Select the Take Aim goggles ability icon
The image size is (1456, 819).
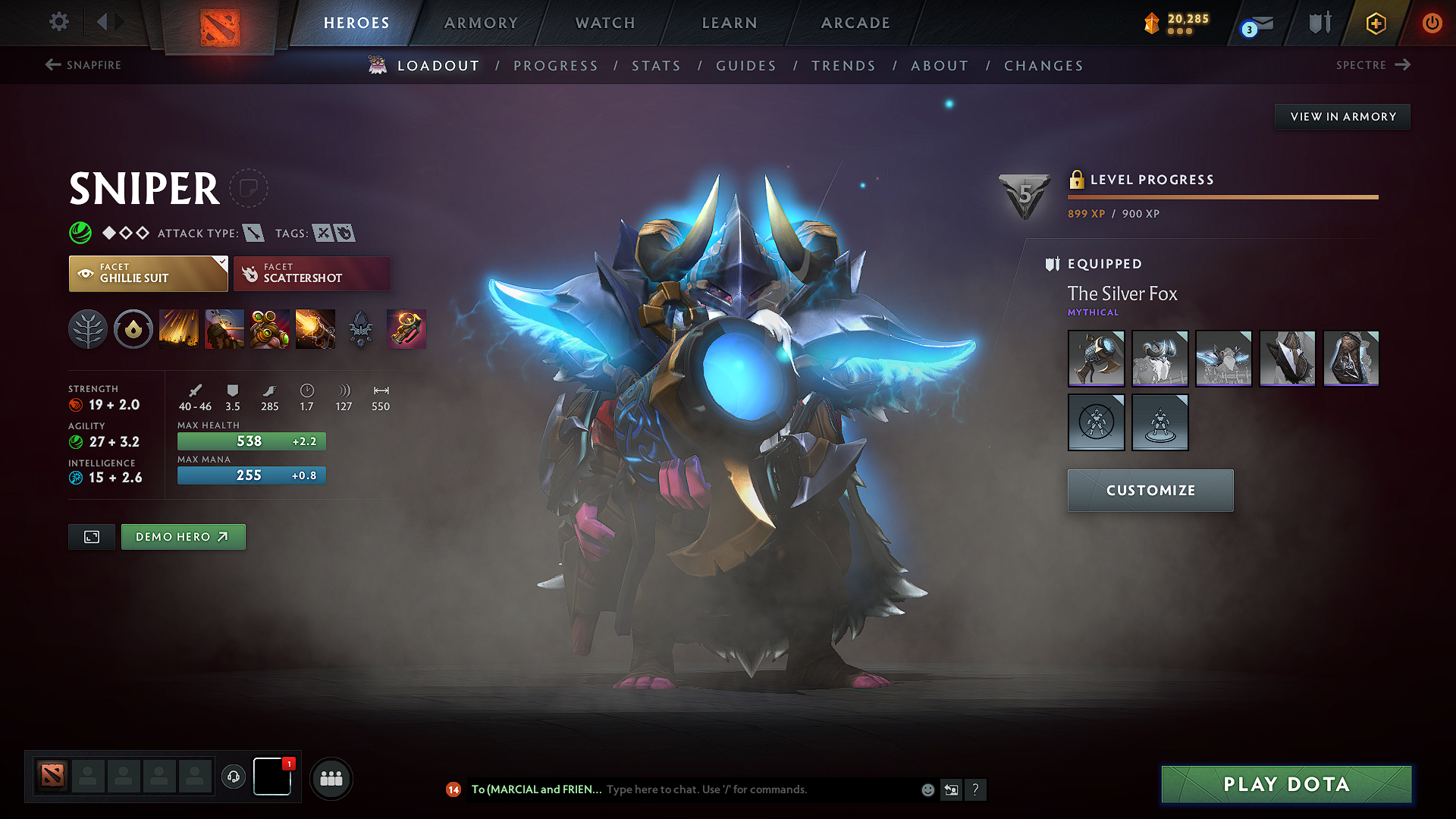coord(270,328)
